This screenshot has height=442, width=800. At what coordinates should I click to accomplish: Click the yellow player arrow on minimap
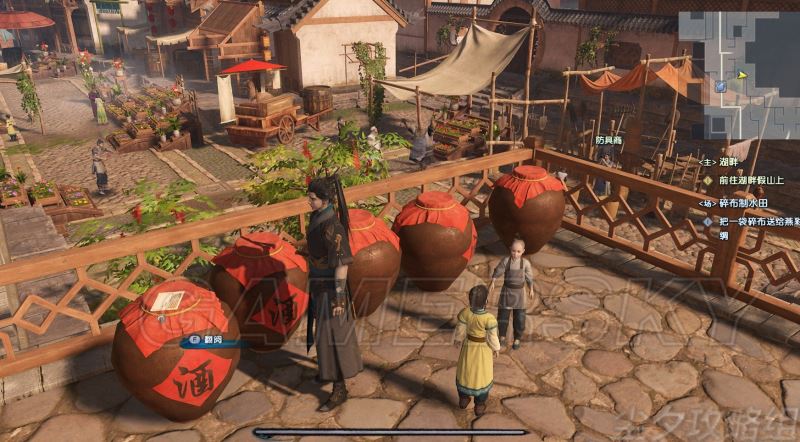(x=742, y=74)
